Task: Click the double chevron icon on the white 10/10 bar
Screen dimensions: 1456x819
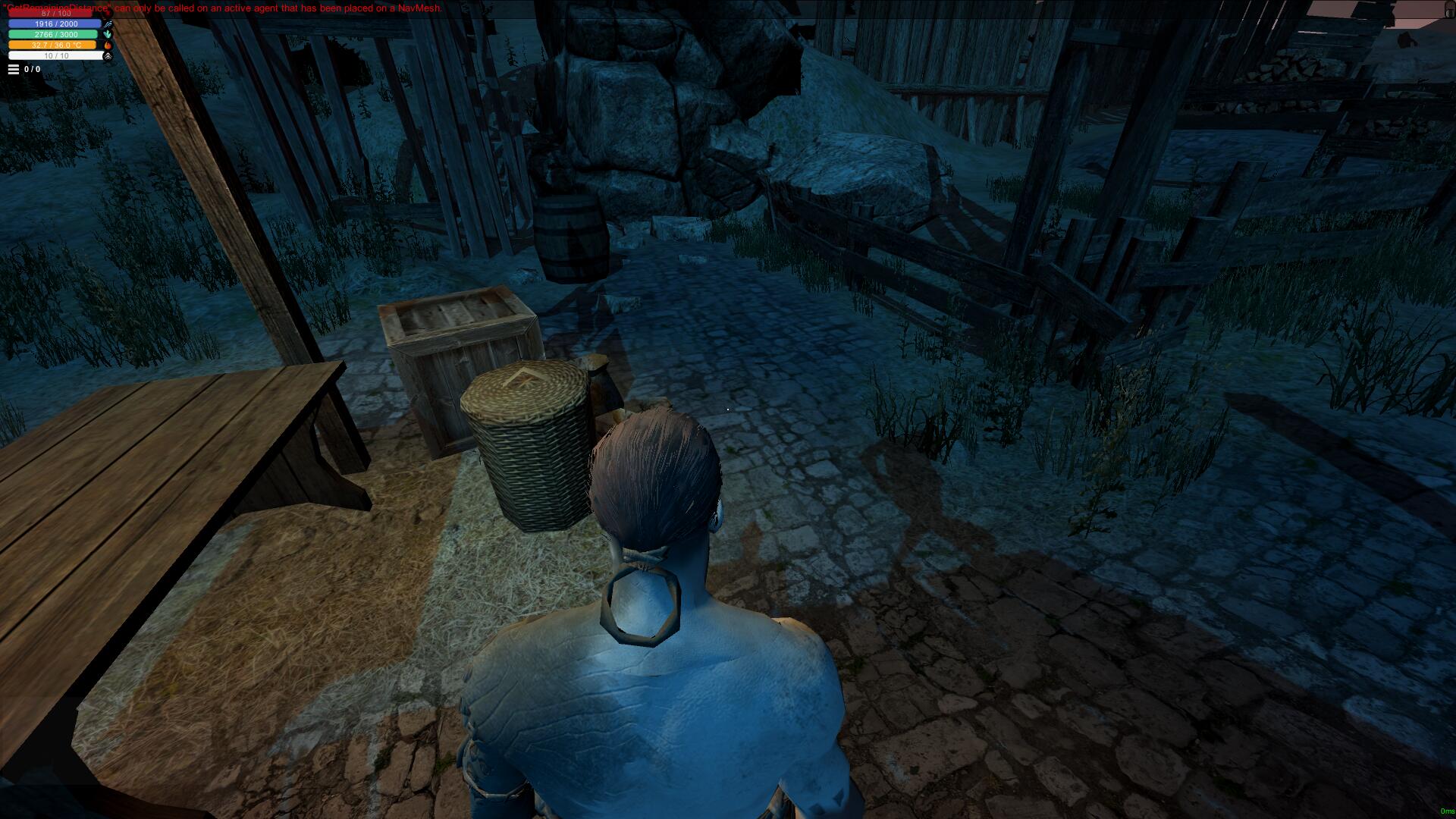Action: coord(108,56)
